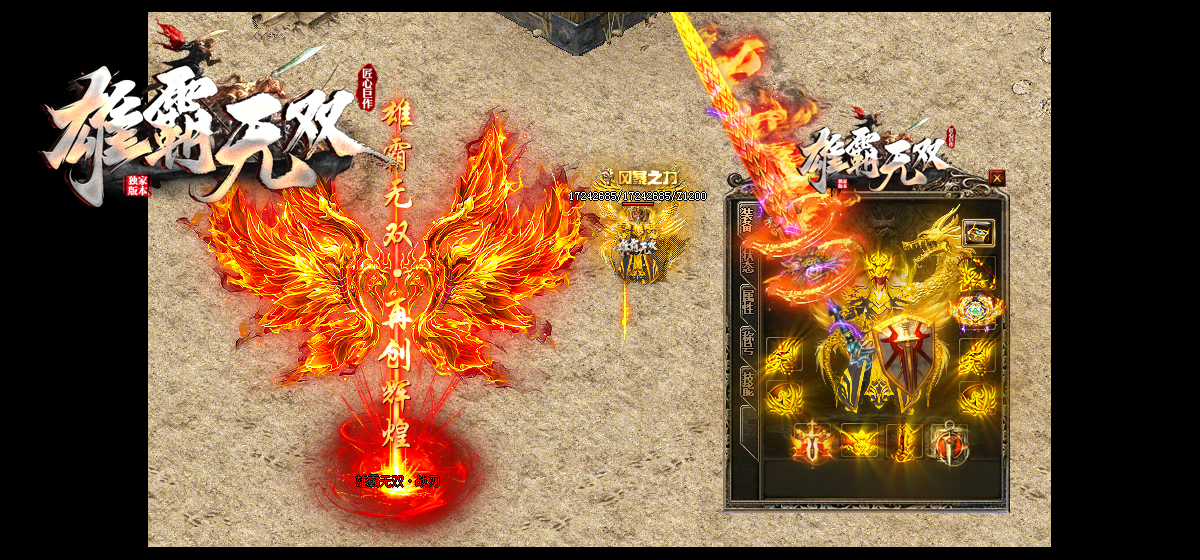Close the character equipment panel

coord(996,177)
